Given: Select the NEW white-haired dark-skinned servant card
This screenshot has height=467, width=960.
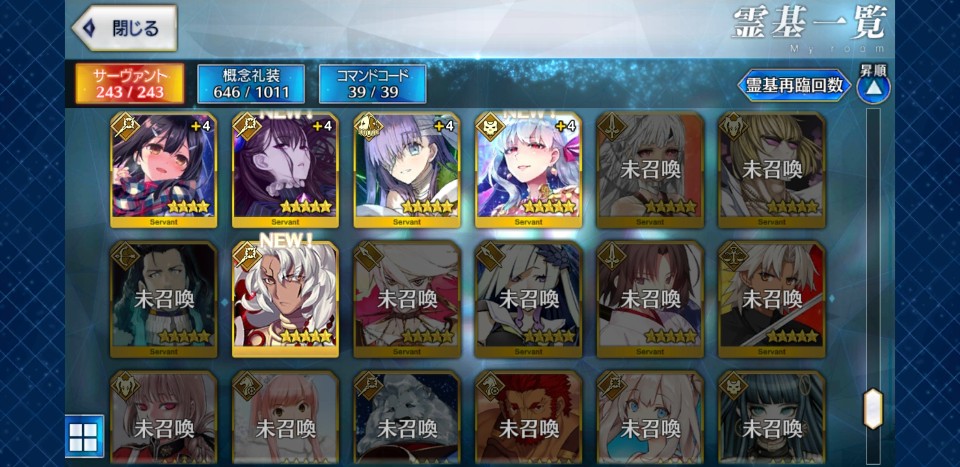Looking at the screenshot, I should click(x=285, y=298).
